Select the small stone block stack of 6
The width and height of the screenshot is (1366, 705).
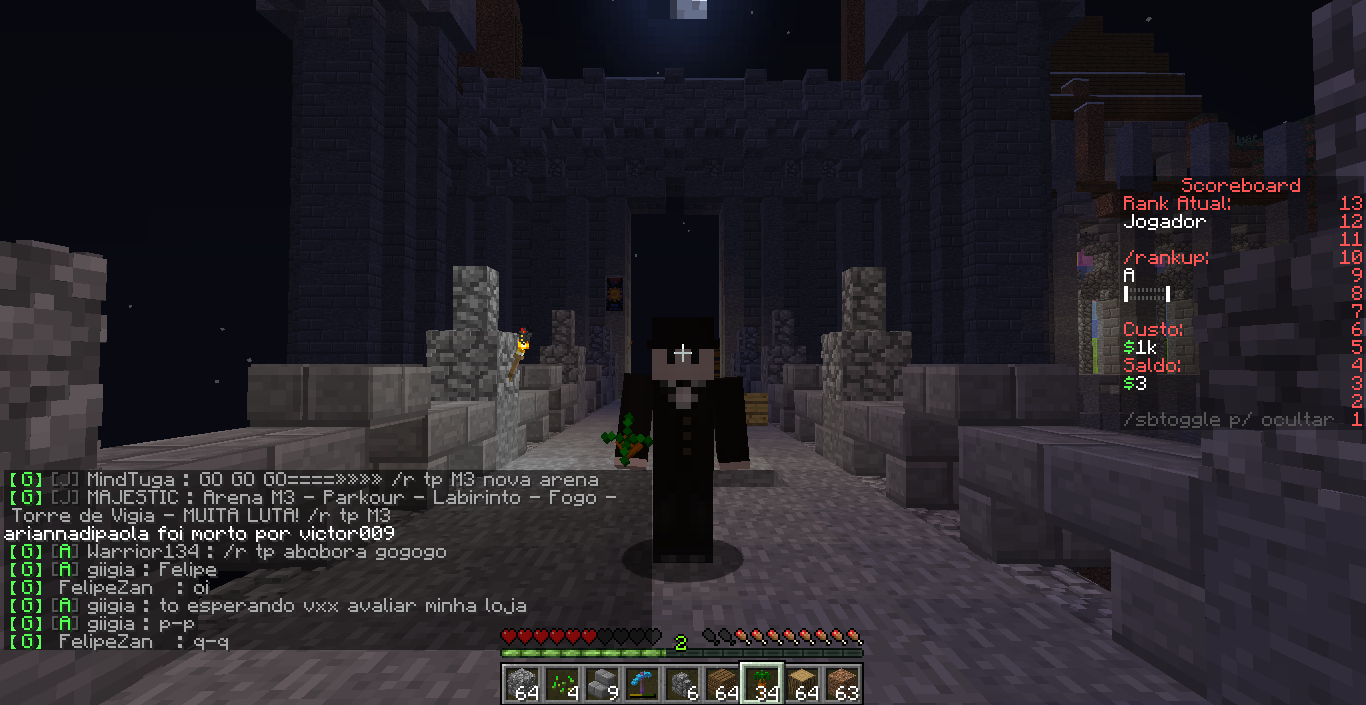[681, 683]
